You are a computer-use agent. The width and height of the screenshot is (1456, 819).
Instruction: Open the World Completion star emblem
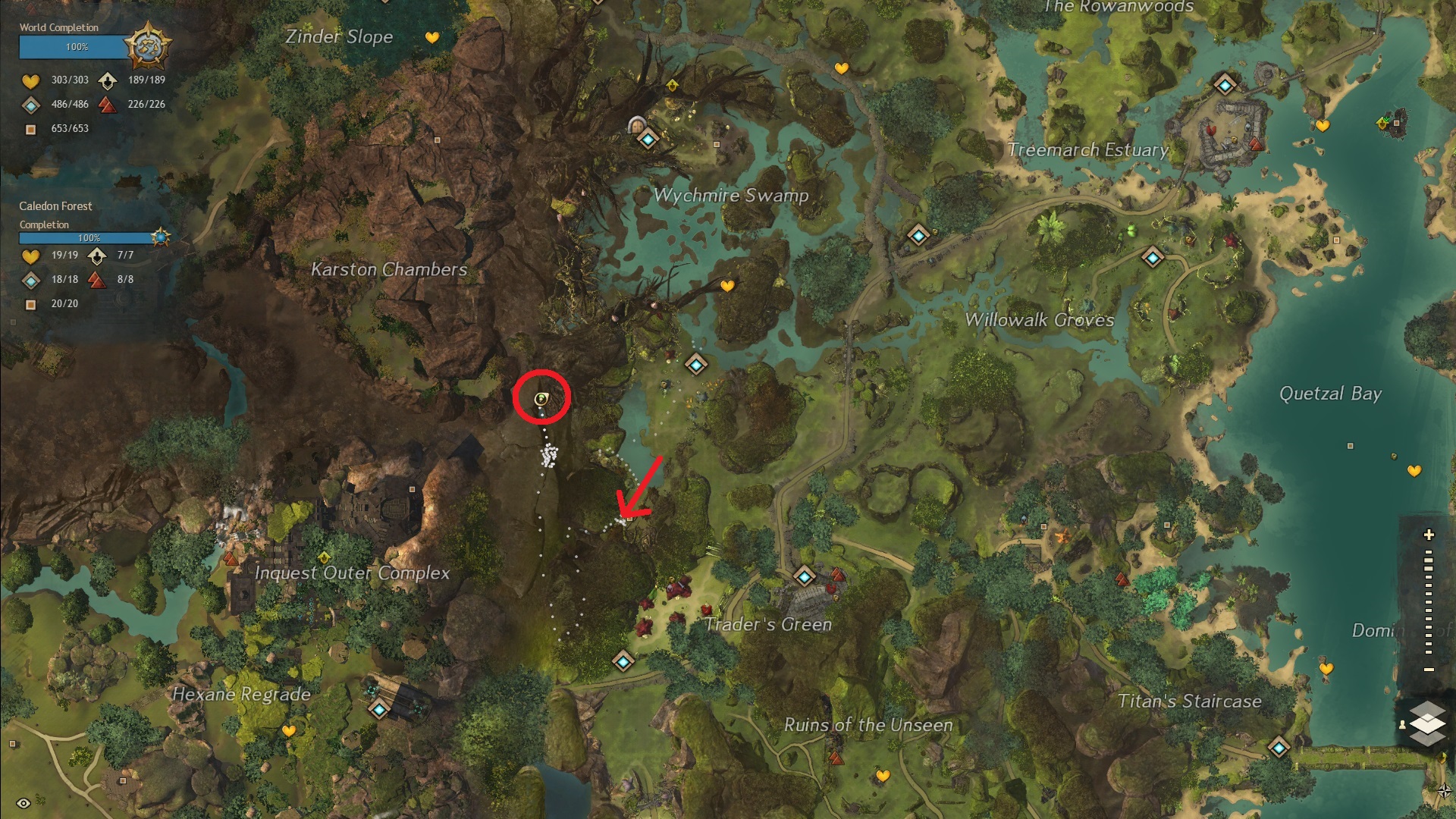coord(147,45)
